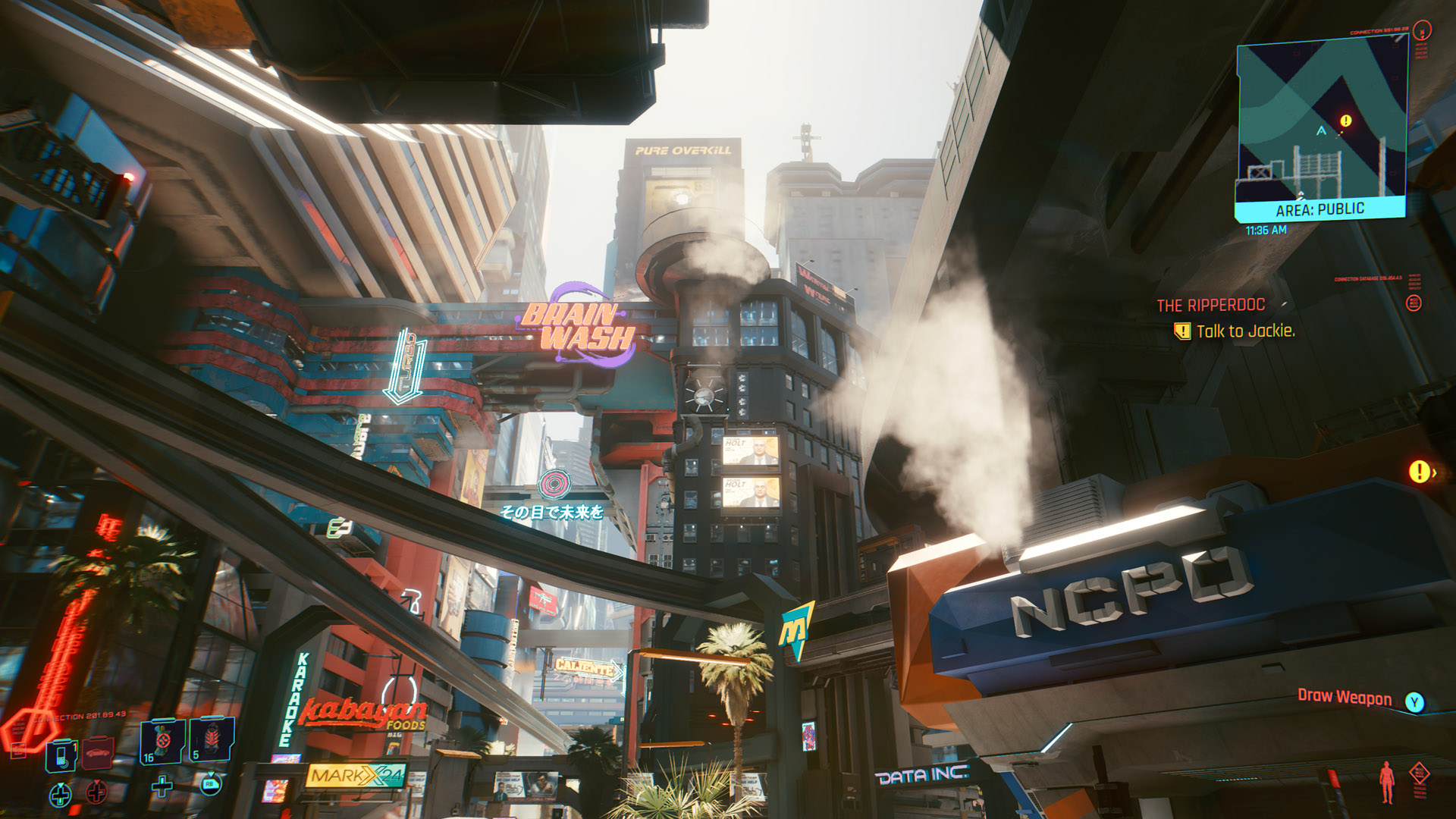Select the 'Talk to Jackie' objective

tap(1245, 331)
